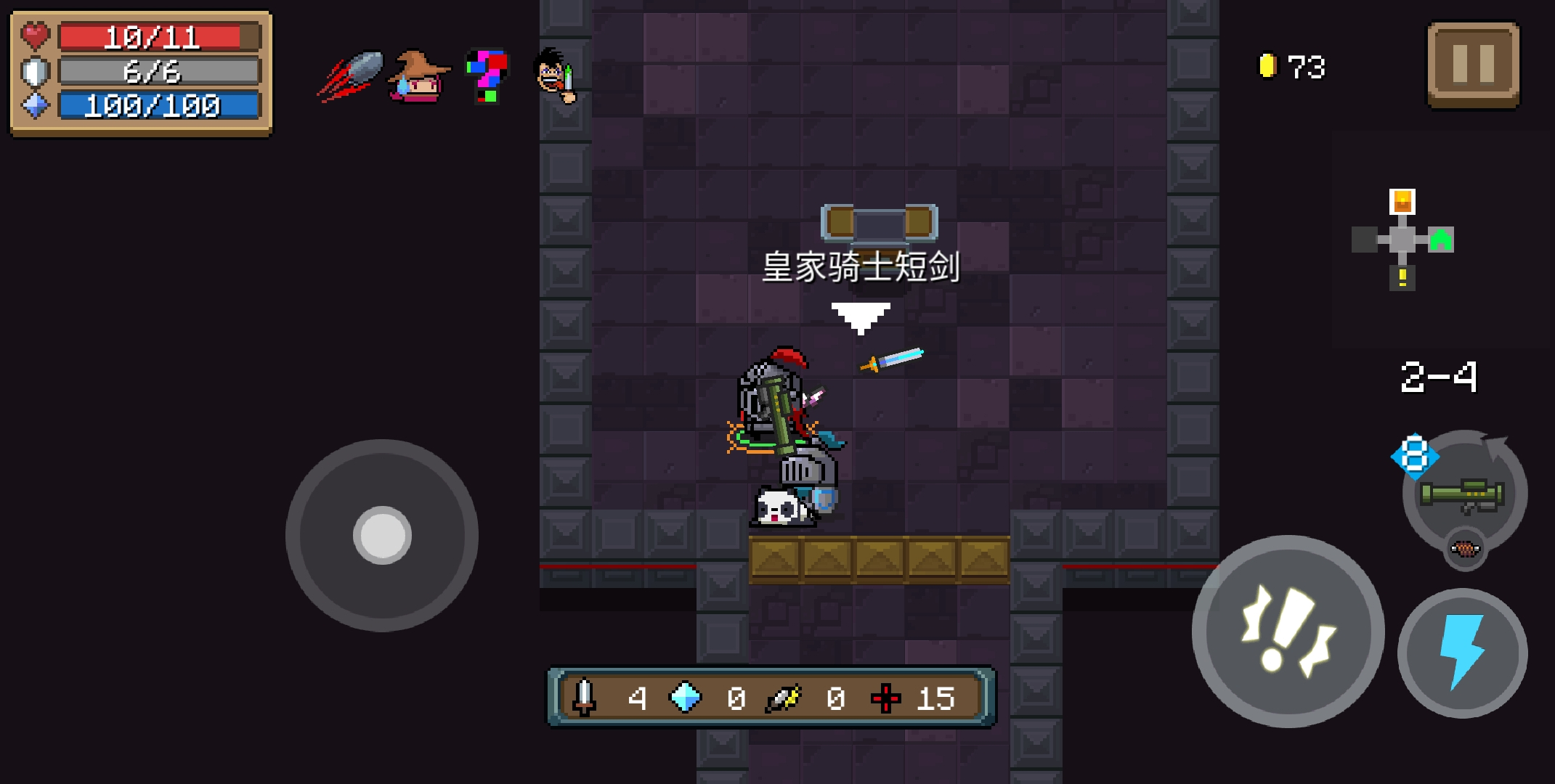Screen dimensions: 1555x784
Task: Tap the virtual joystick knob
Action: click(382, 535)
